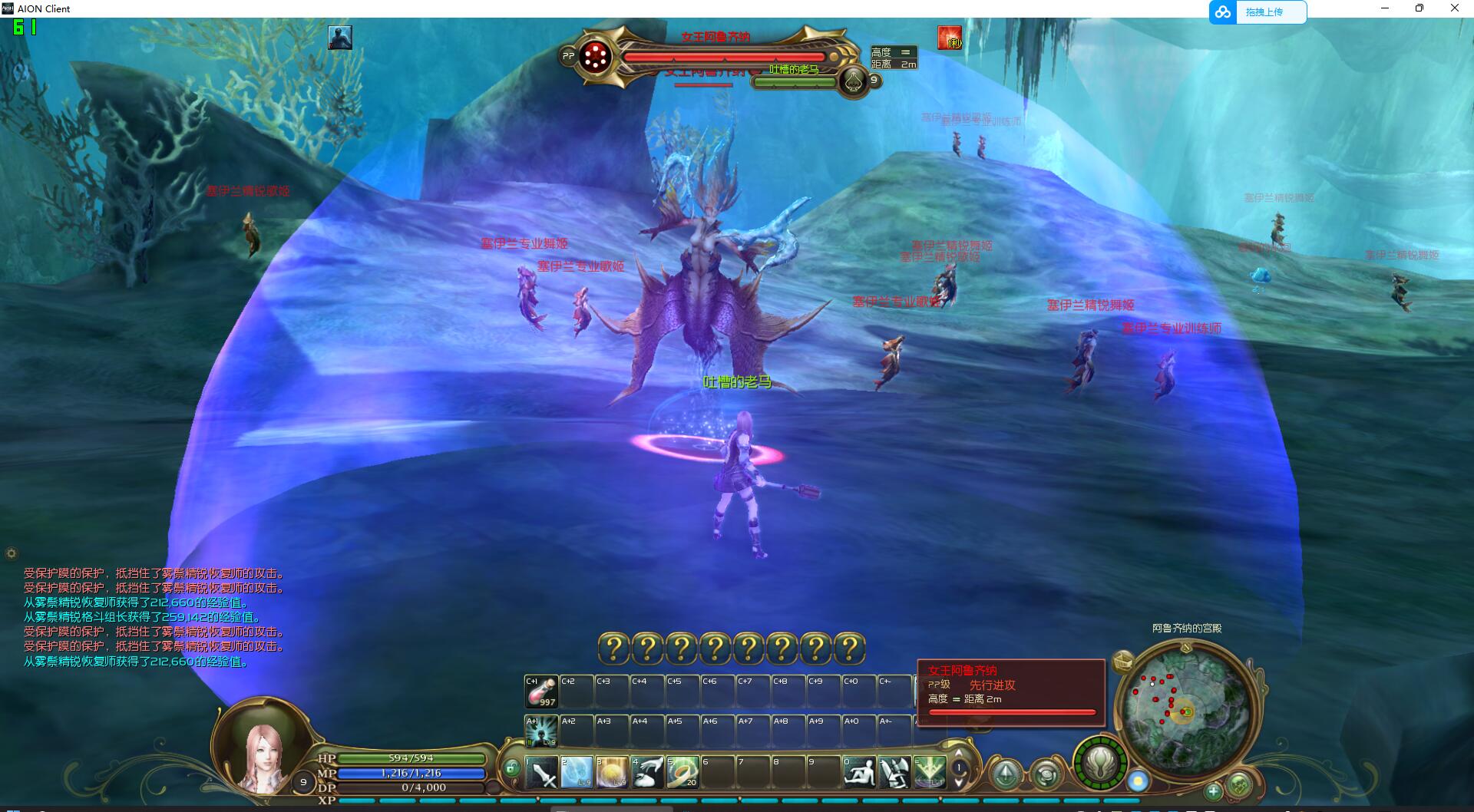Viewport: 1474px width, 812px height.
Task: Click the red buff icon at the top
Action: click(950, 38)
